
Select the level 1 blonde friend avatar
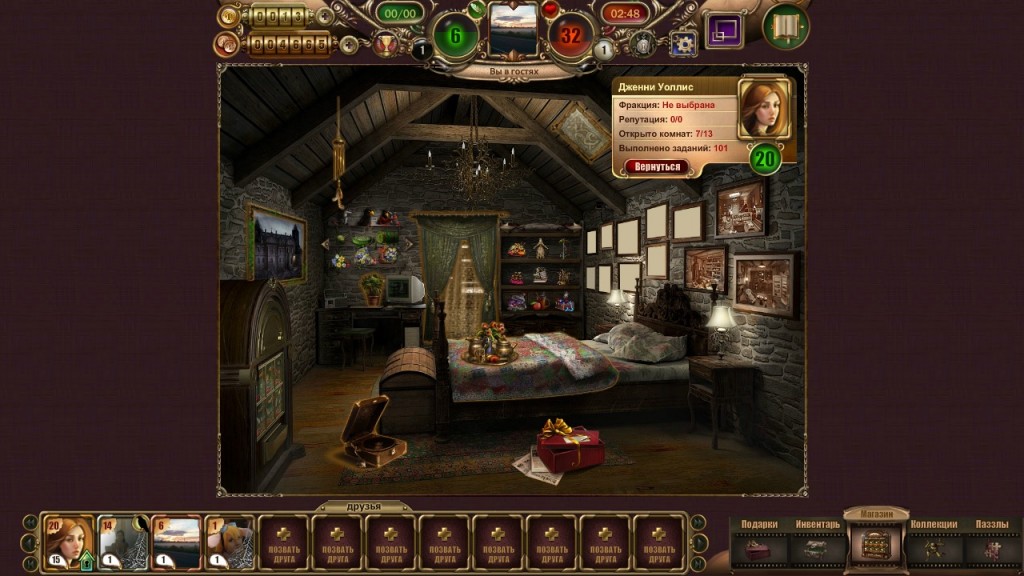pos(230,542)
